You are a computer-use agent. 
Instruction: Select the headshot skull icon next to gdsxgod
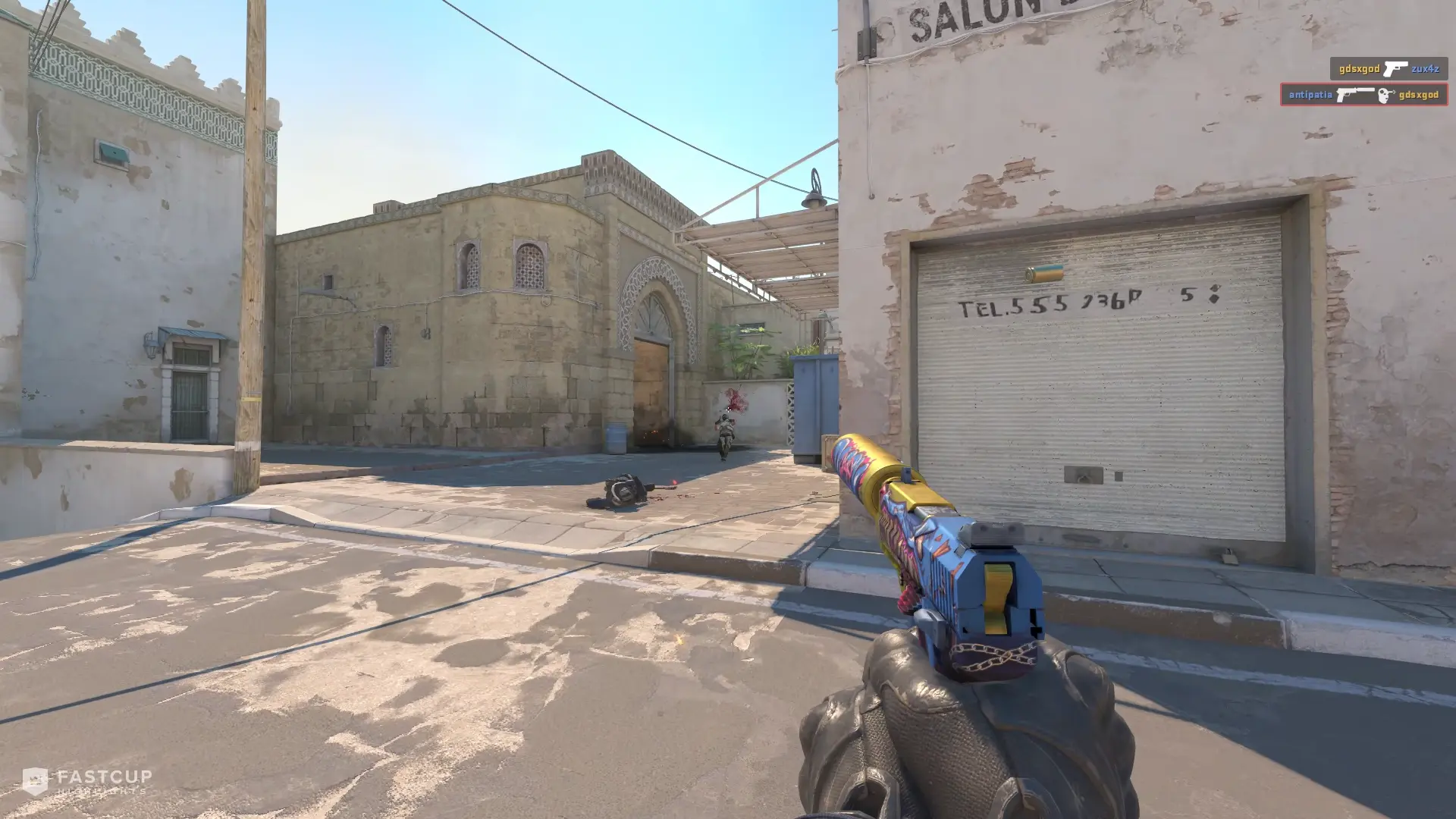[x=1384, y=96]
